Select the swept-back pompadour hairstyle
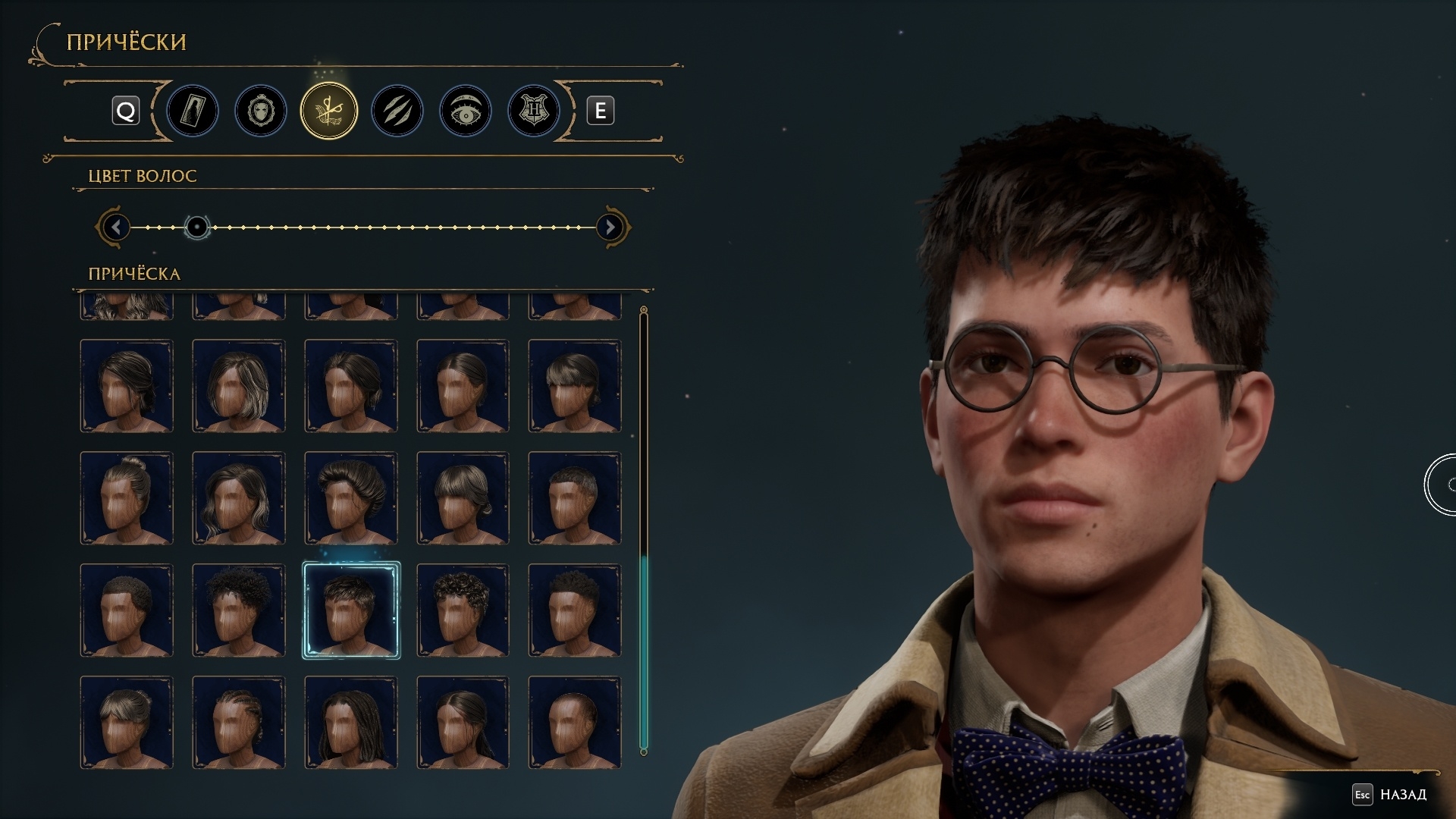 click(351, 498)
